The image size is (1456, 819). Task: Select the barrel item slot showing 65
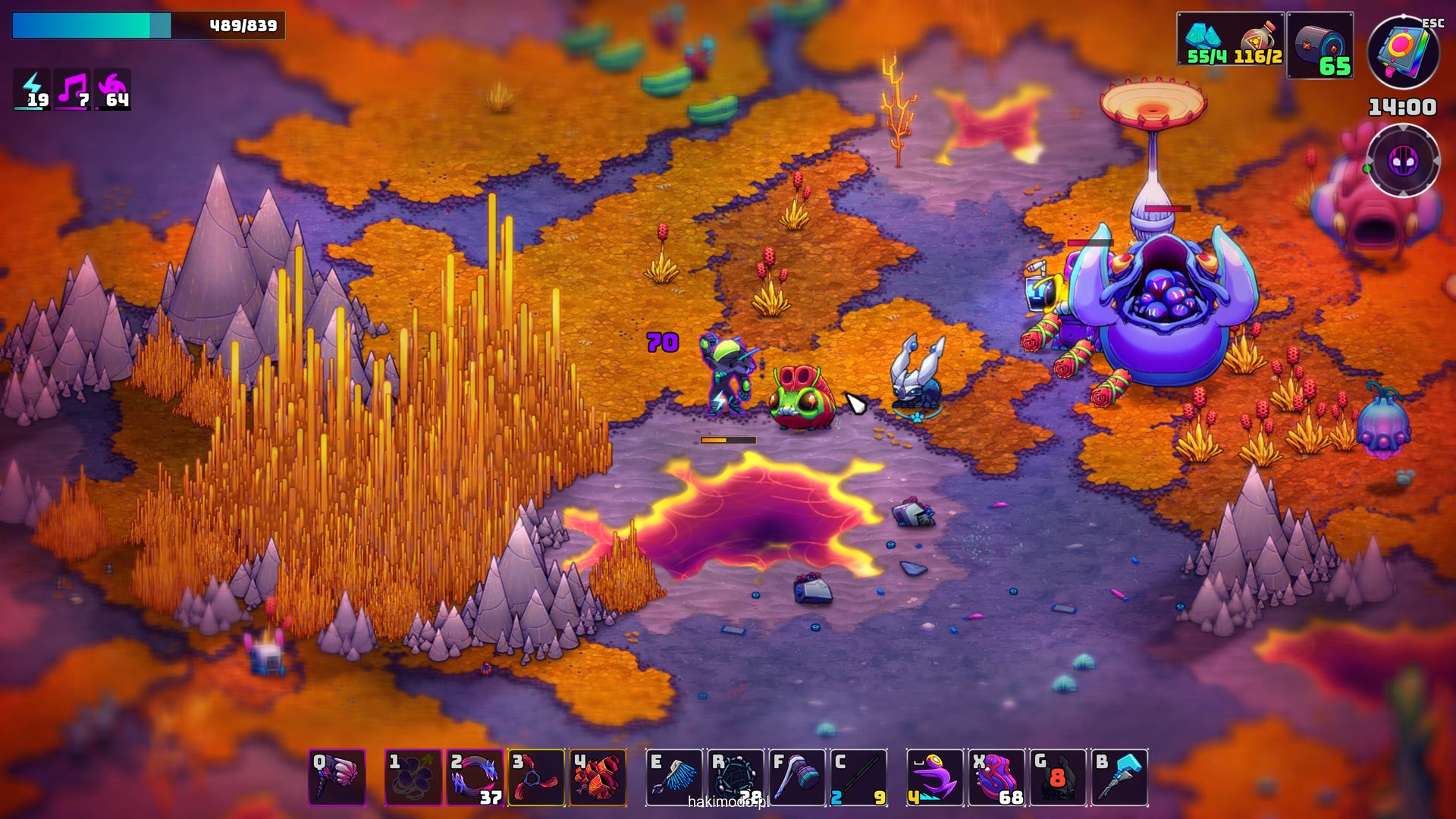click(x=1319, y=45)
